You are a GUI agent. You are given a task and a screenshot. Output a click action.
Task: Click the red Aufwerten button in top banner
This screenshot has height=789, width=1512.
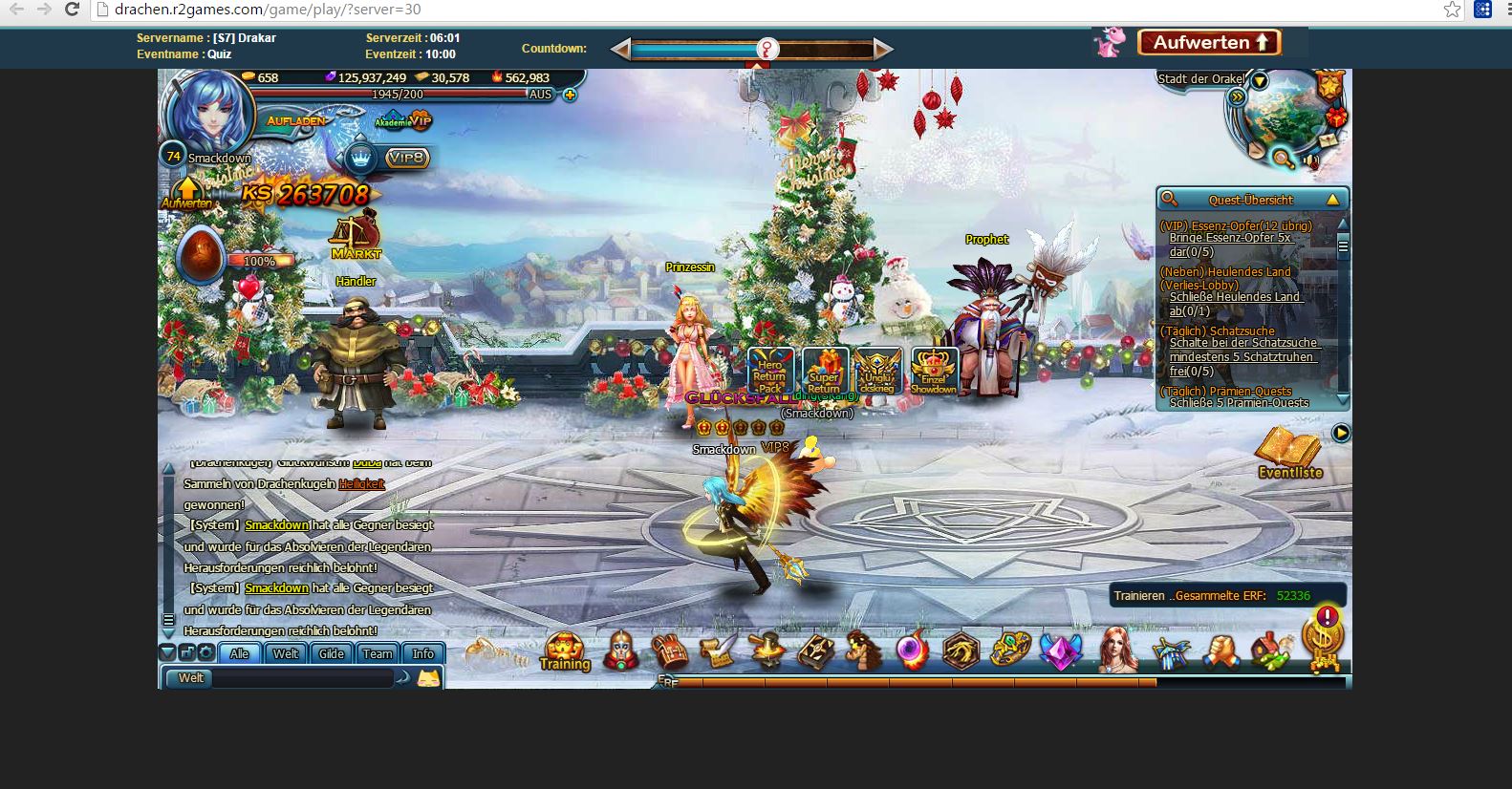[1209, 42]
